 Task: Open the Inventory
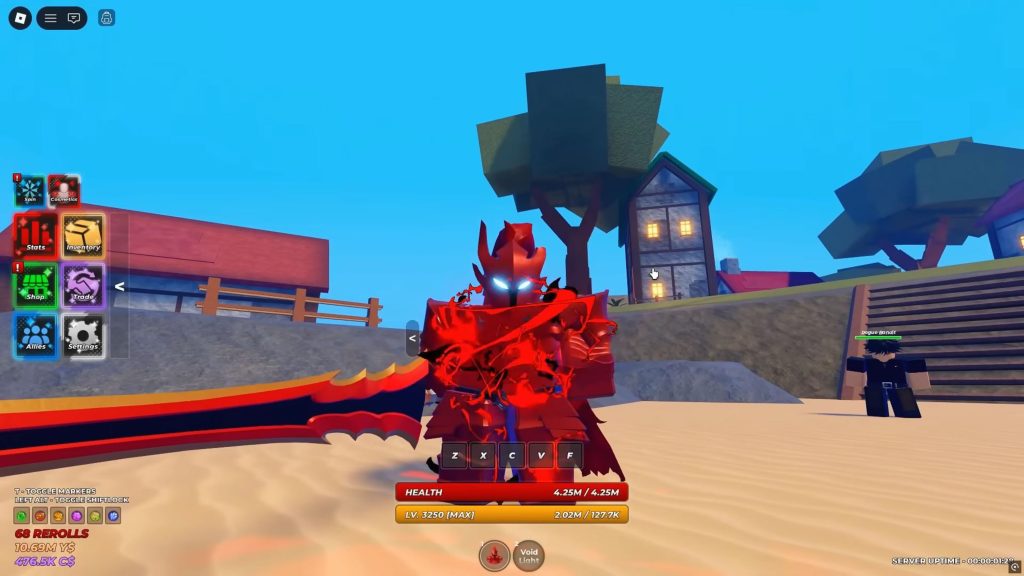pyautogui.click(x=84, y=235)
